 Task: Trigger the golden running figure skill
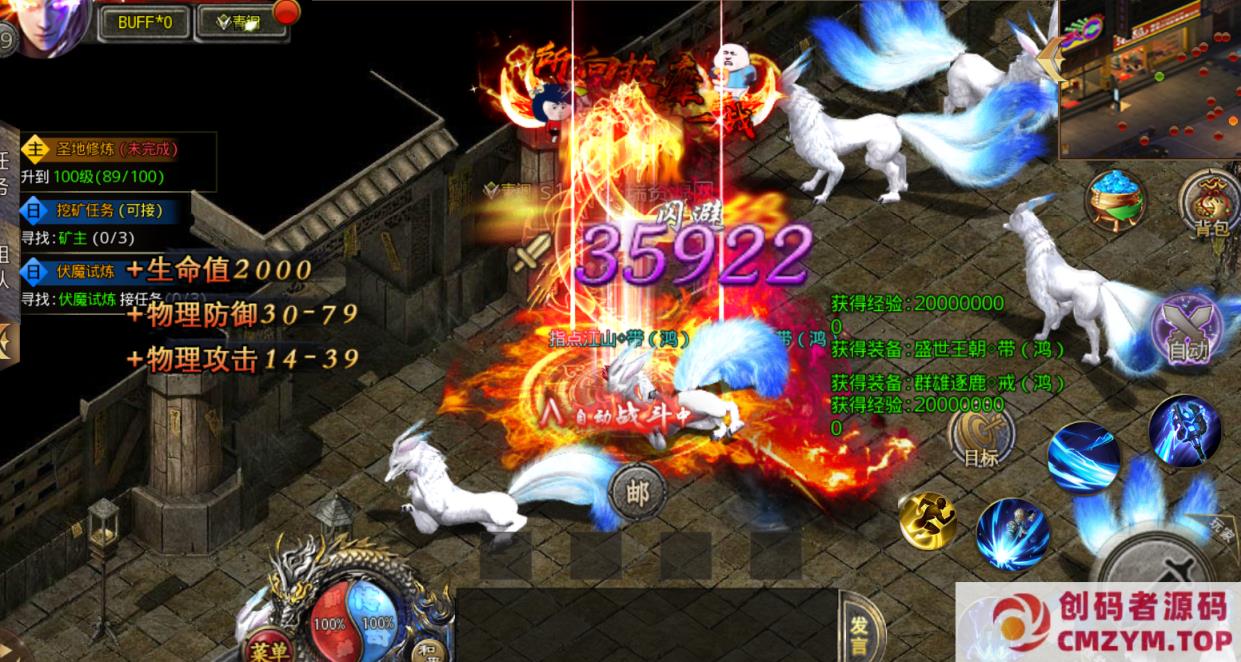[x=927, y=521]
